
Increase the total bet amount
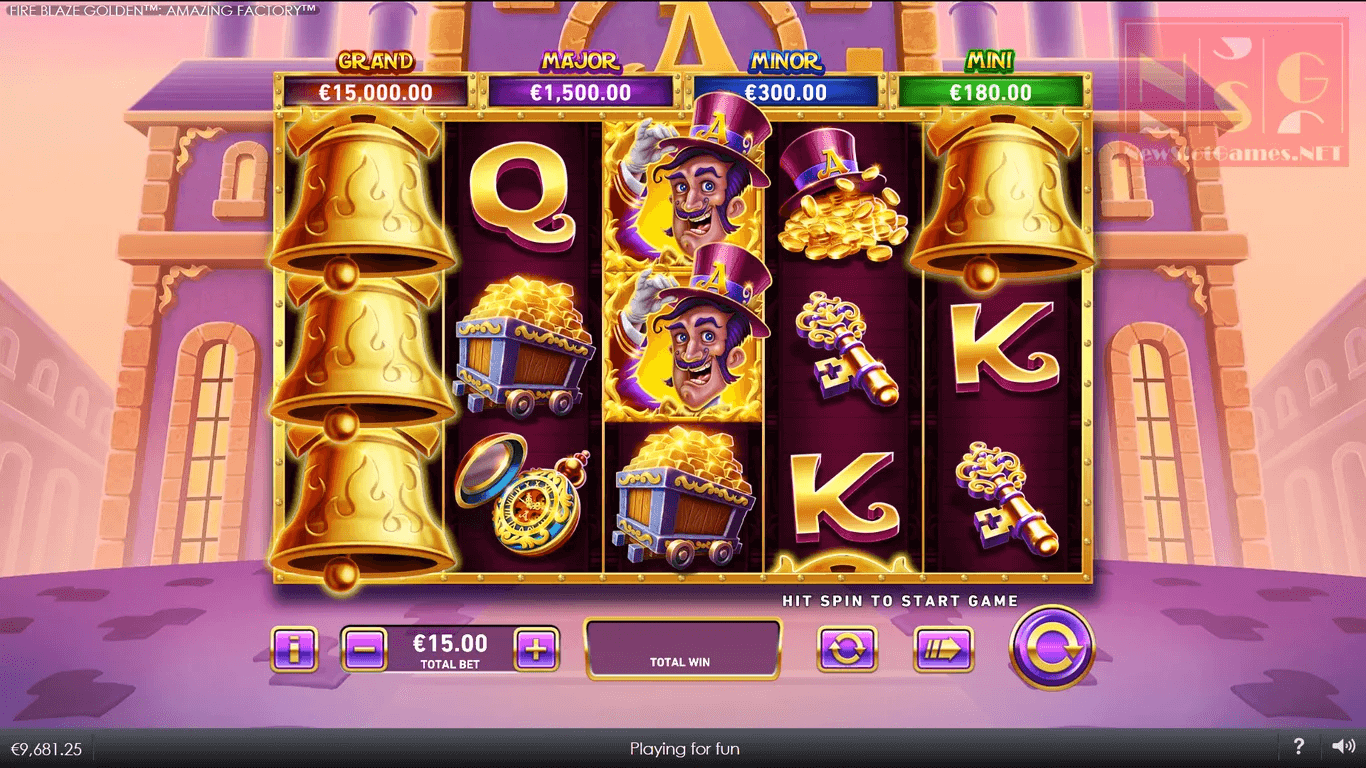click(536, 650)
